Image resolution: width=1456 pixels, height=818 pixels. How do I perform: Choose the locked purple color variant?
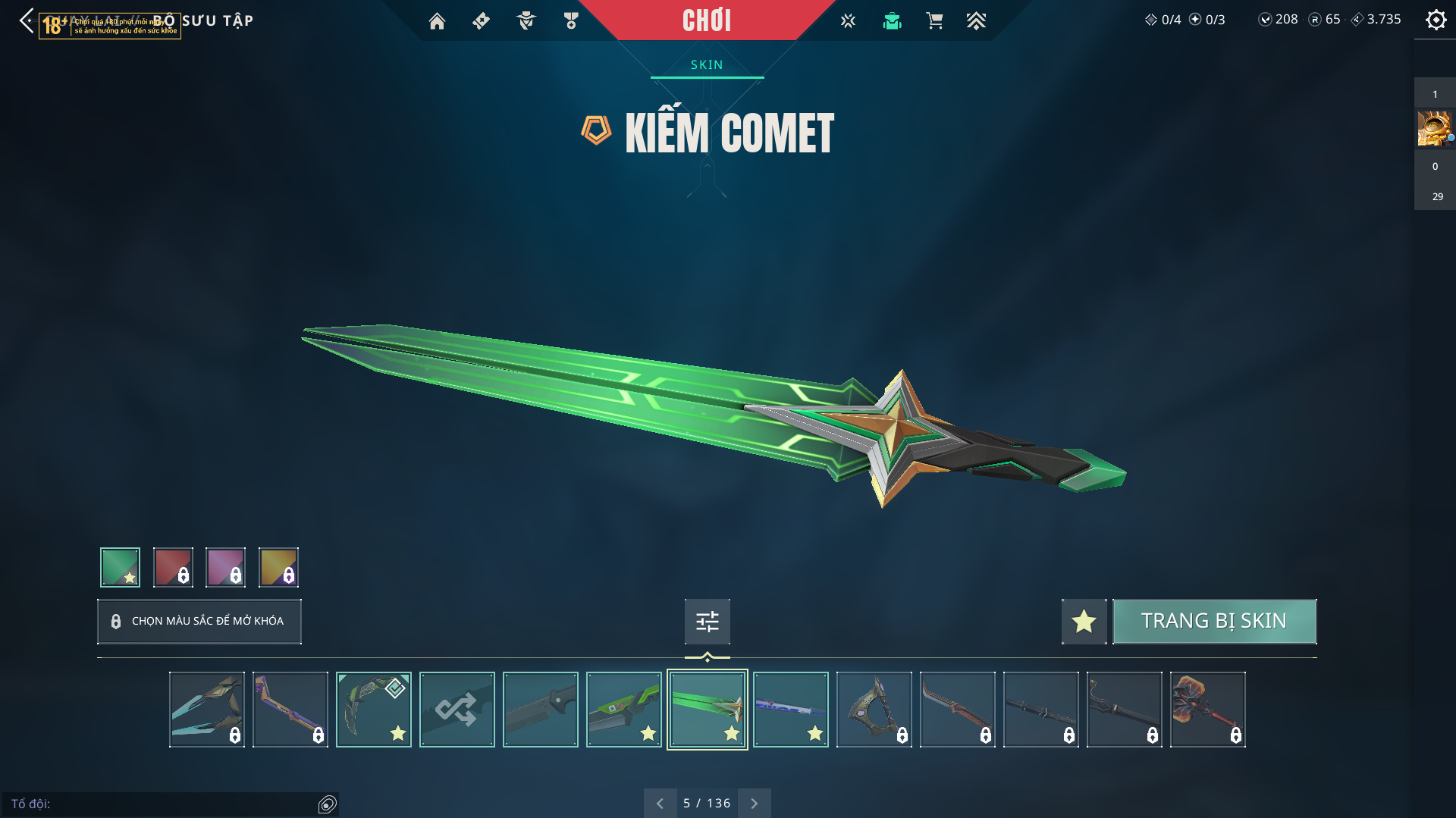tap(225, 567)
